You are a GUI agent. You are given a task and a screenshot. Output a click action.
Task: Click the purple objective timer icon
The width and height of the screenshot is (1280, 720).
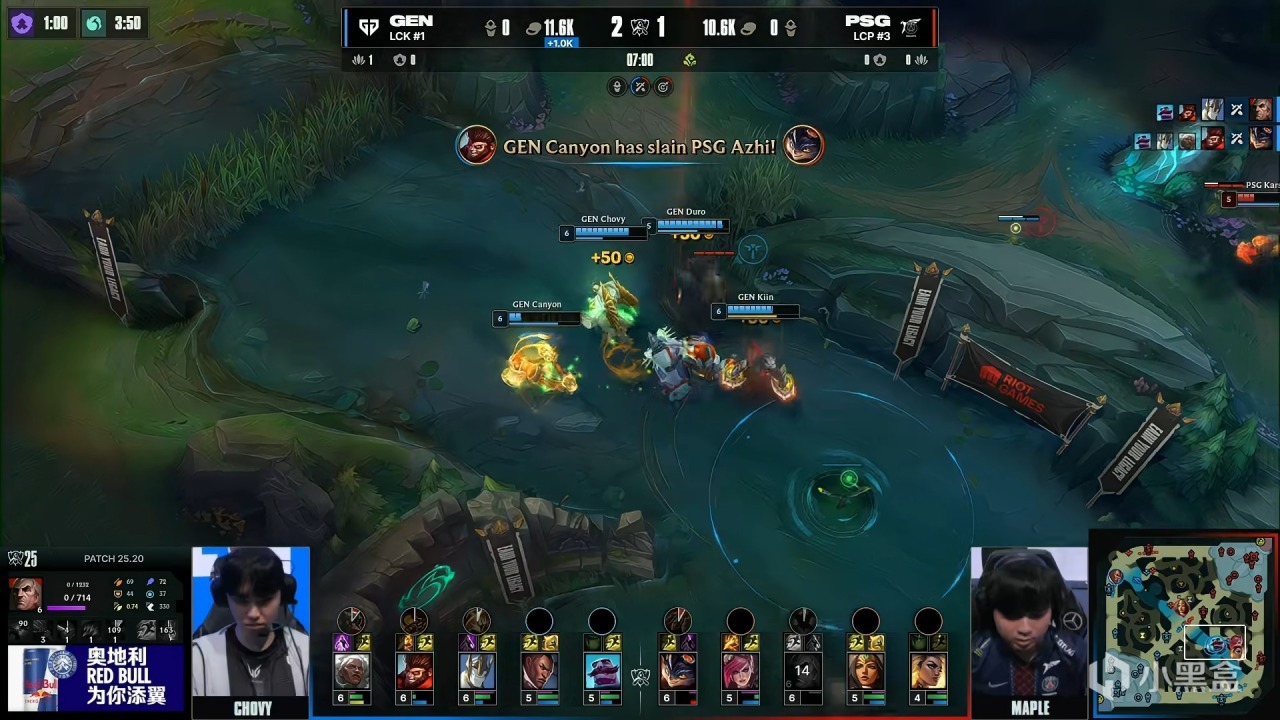click(x=22, y=23)
